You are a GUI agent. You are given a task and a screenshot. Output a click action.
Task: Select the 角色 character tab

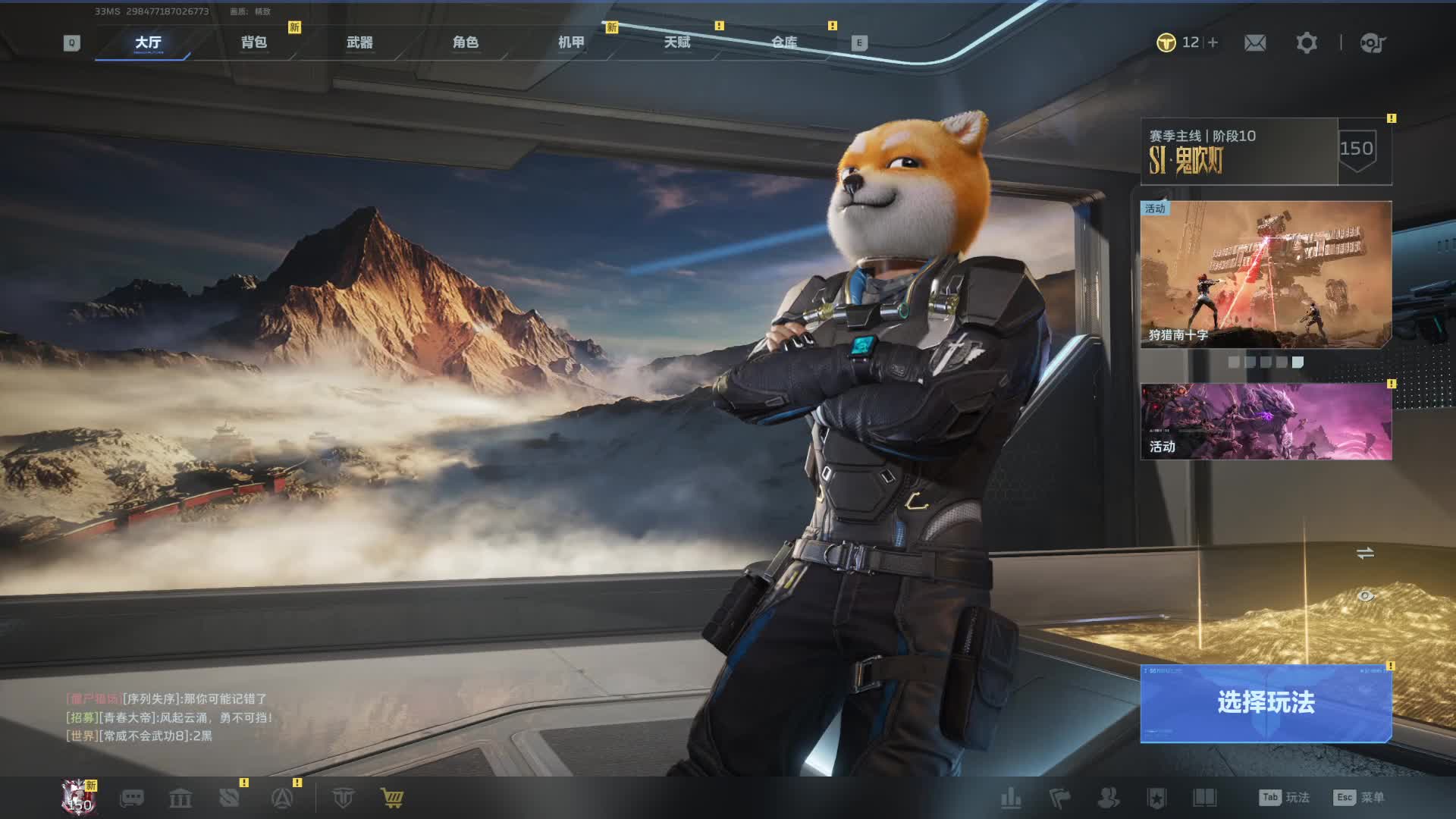[466, 42]
